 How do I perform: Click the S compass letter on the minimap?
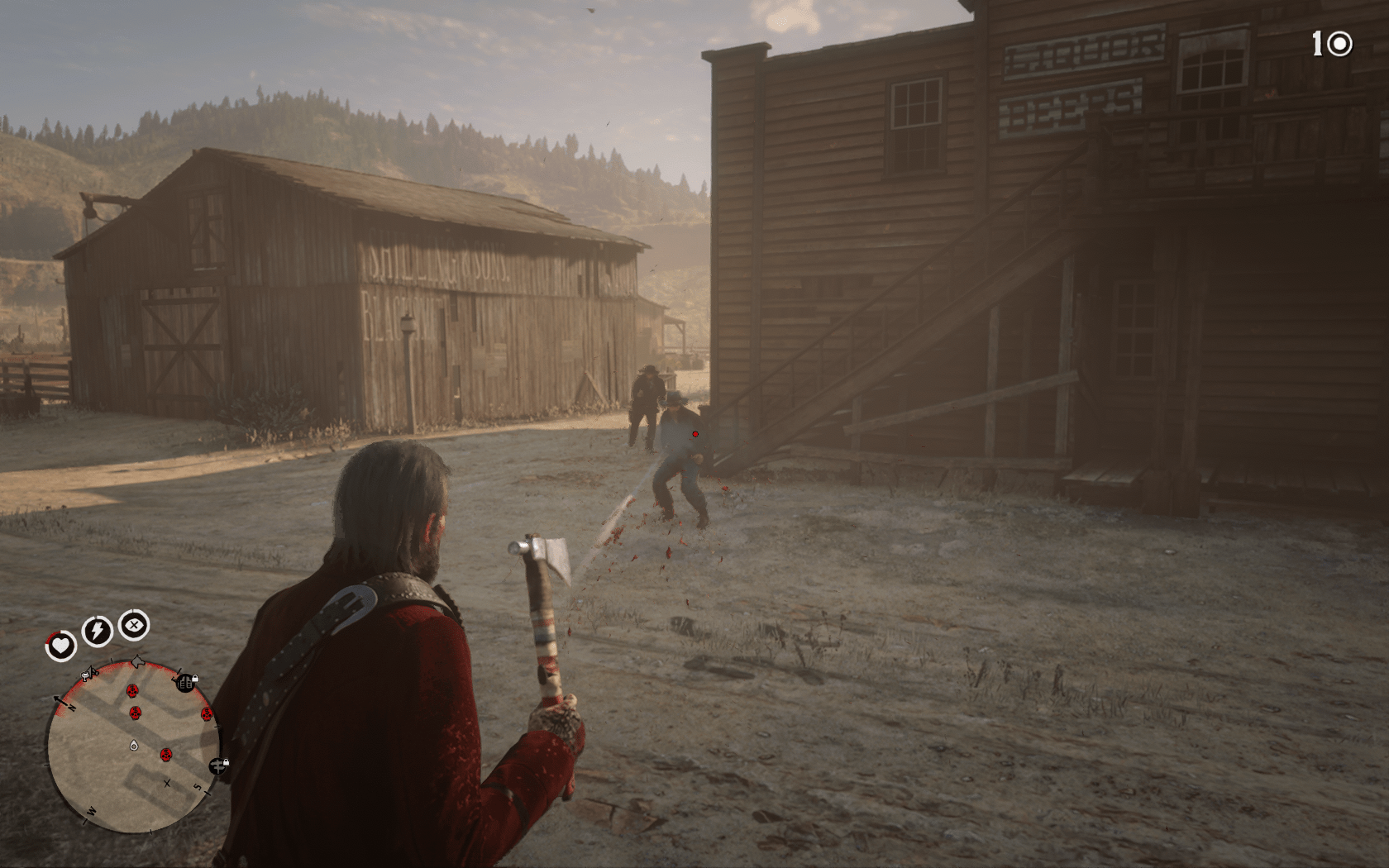[x=197, y=785]
